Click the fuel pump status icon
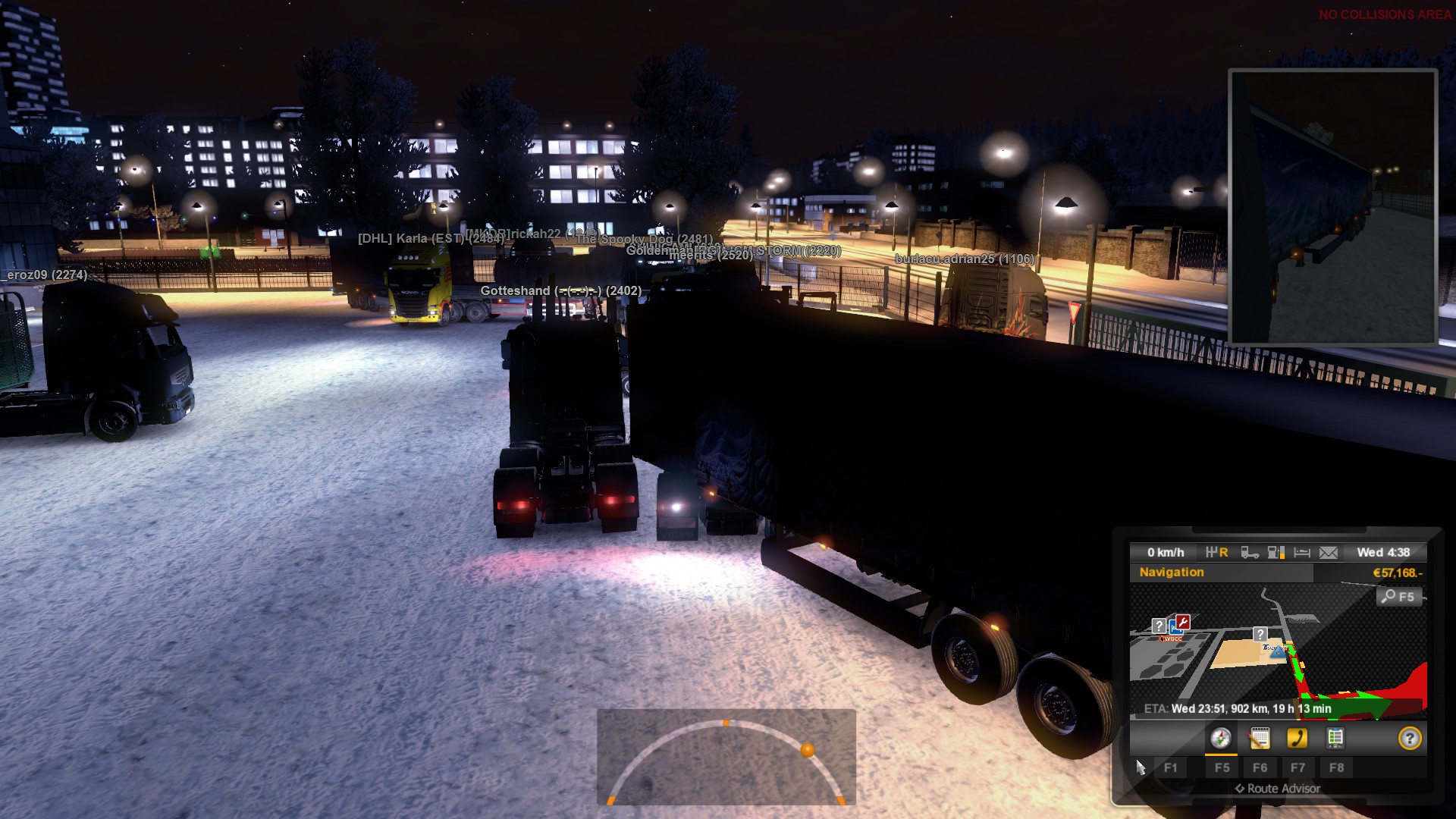Image resolution: width=1456 pixels, height=819 pixels. [x=1276, y=553]
